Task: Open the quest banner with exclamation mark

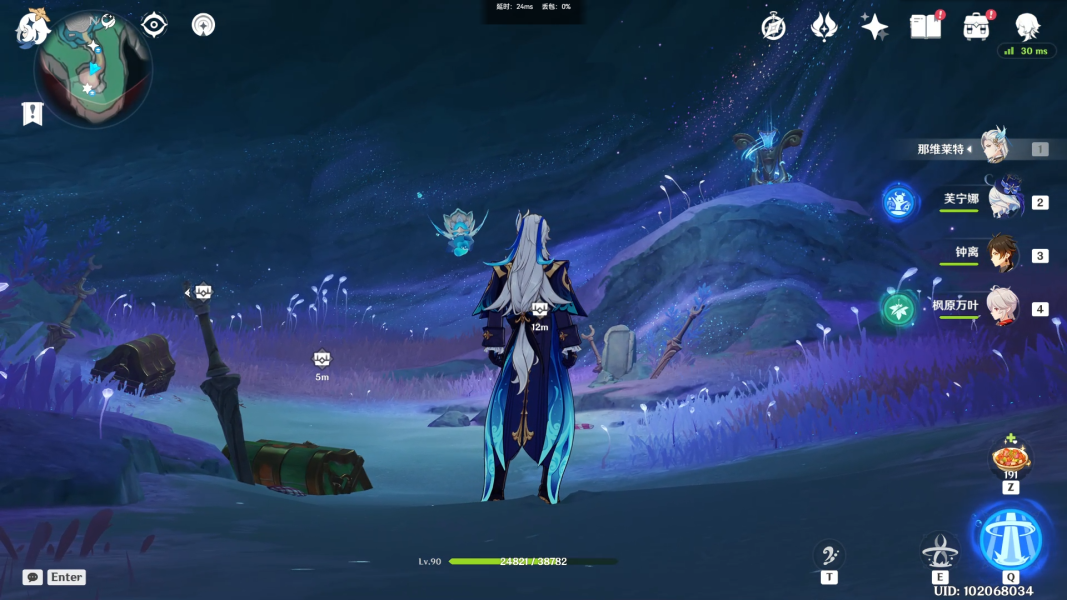Action: (32, 113)
